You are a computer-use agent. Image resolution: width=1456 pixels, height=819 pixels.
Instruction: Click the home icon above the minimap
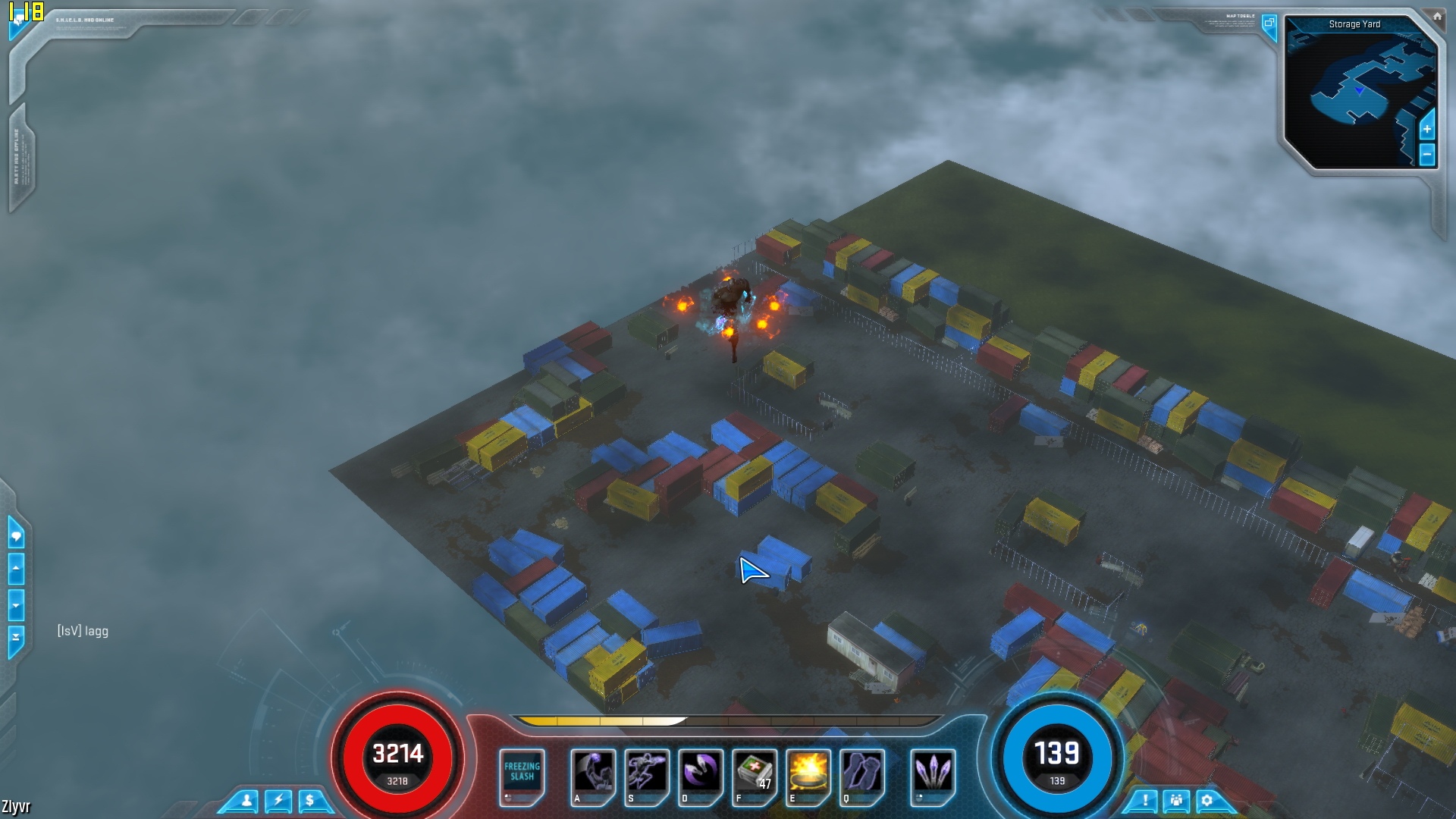1437,16
